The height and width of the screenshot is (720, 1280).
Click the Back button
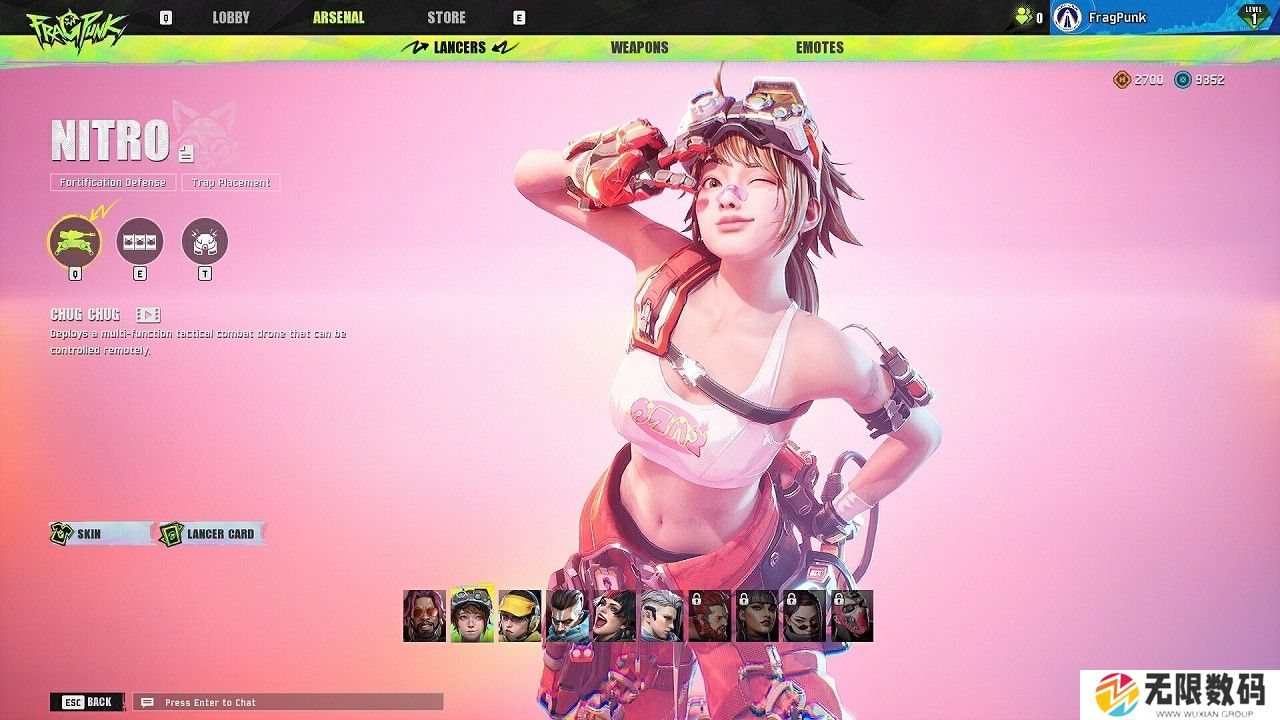[88, 702]
